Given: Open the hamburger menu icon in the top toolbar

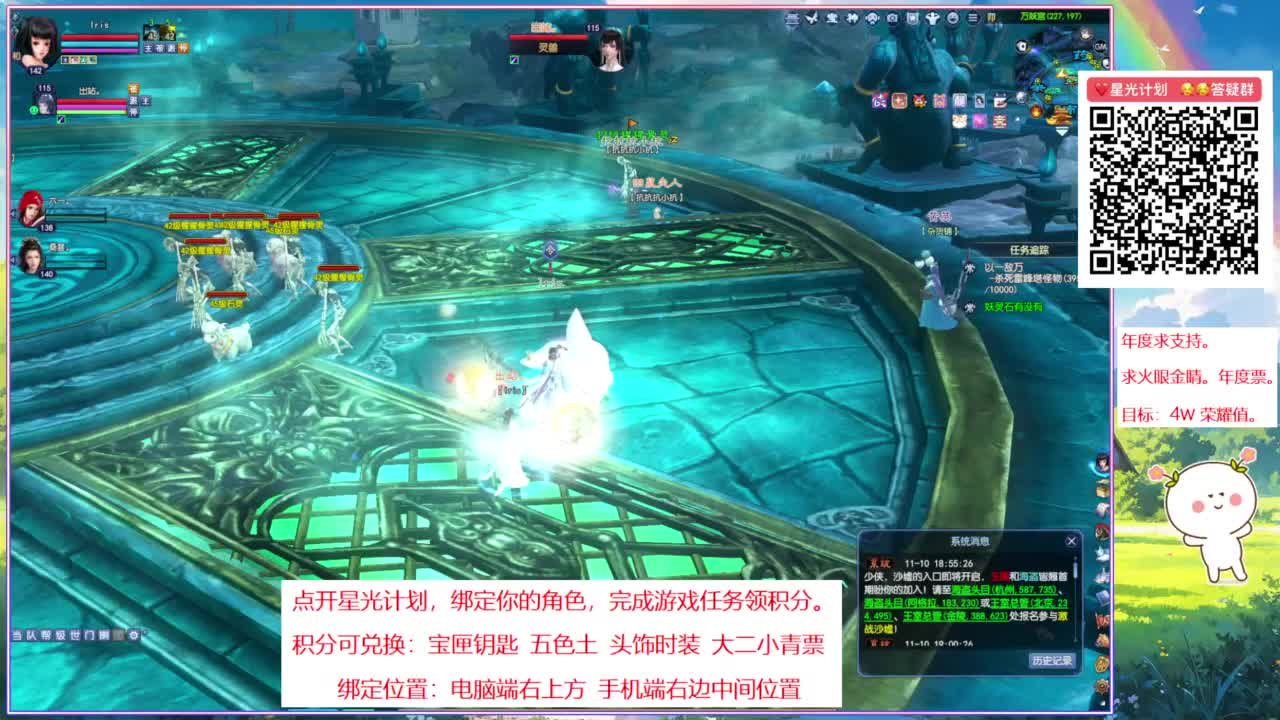Looking at the screenshot, I should pos(972,18).
